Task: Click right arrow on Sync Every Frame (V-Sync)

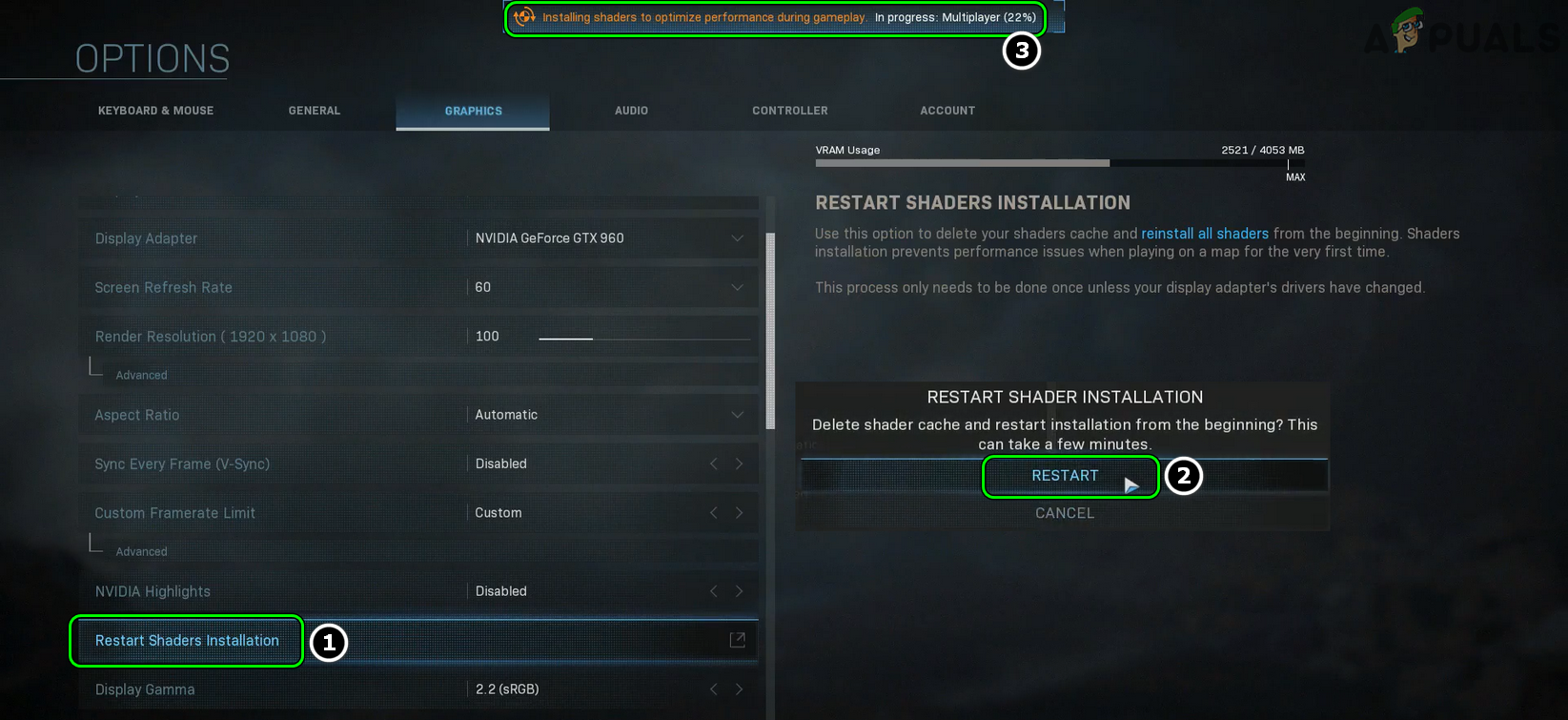Action: 739,463
